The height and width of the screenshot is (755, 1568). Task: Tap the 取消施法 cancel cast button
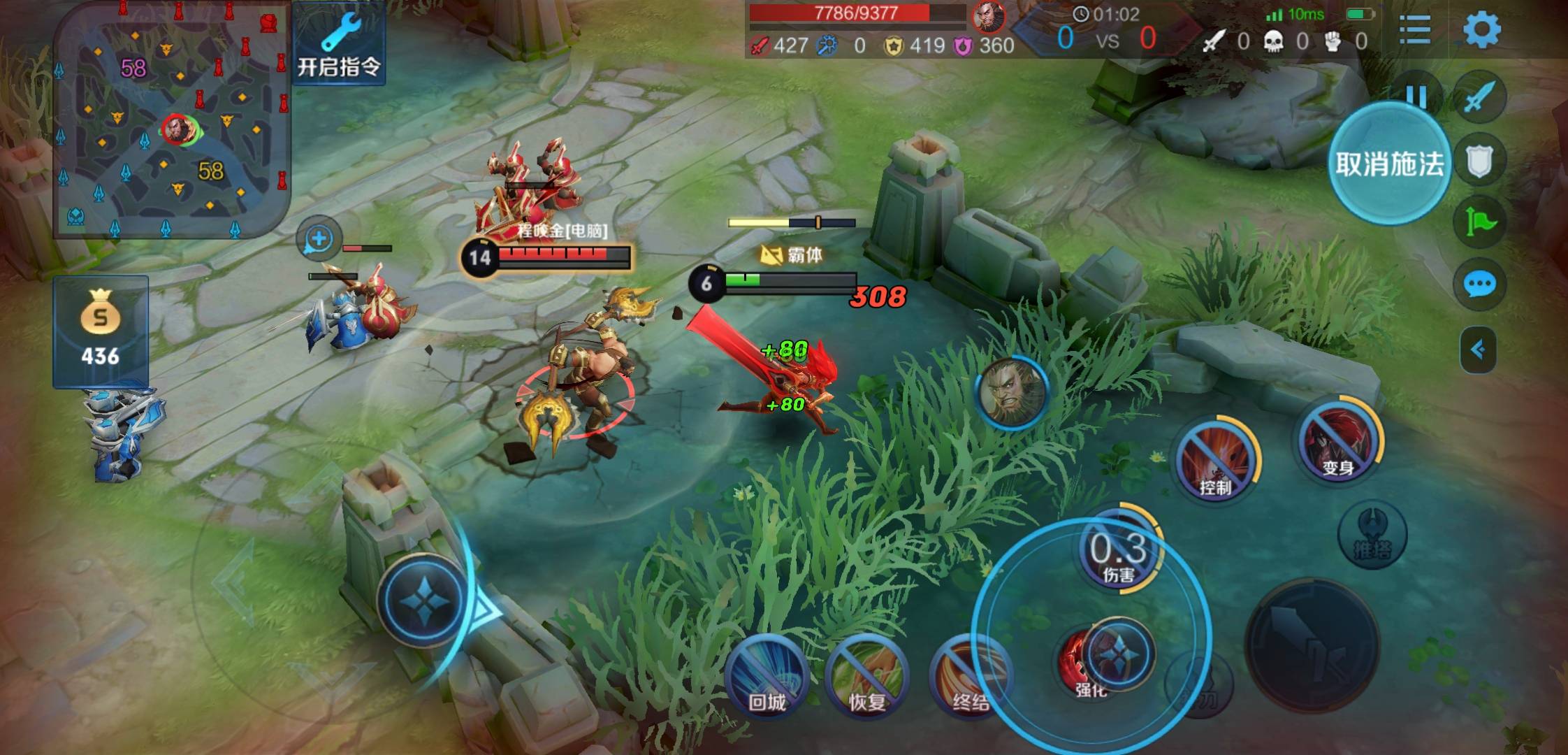[1389, 164]
